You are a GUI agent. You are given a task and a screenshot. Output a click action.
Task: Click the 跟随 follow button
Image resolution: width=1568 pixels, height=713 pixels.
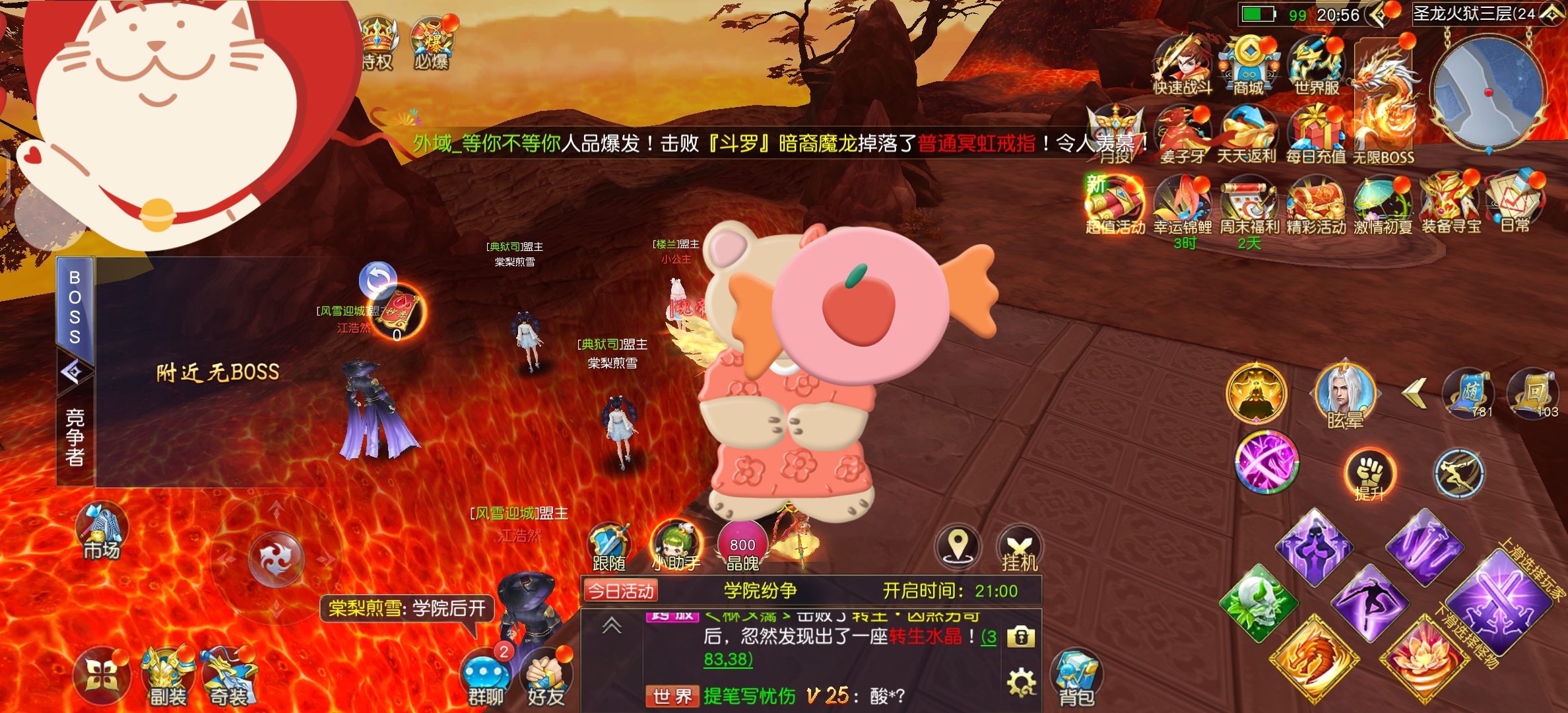click(x=608, y=548)
